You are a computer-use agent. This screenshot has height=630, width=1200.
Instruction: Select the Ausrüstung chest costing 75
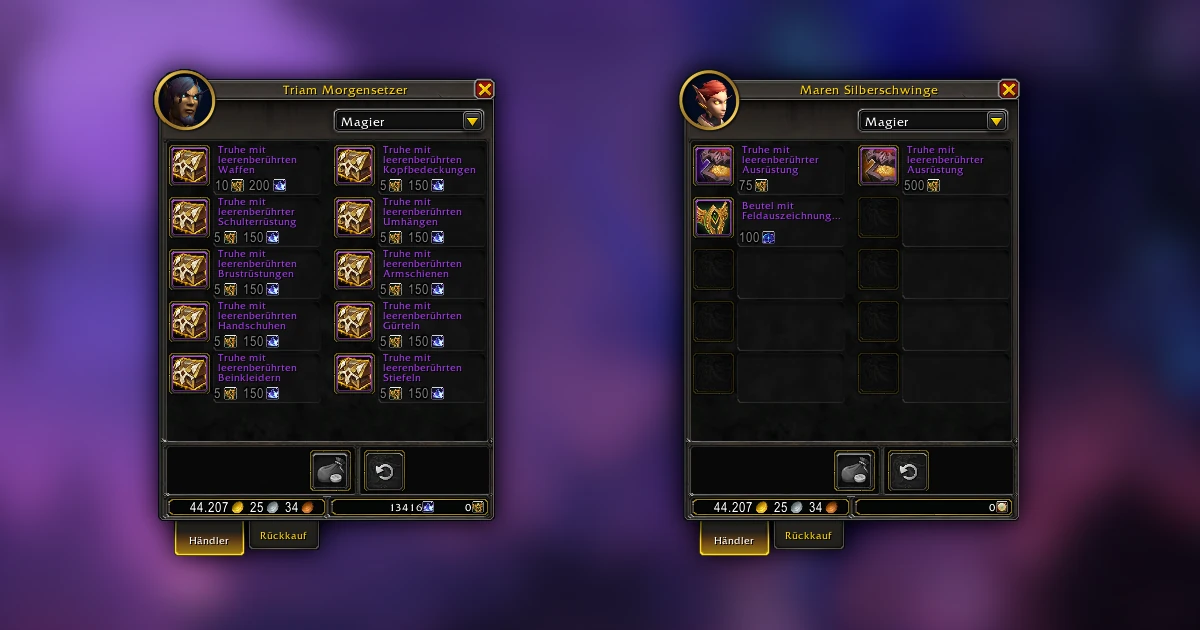click(714, 166)
